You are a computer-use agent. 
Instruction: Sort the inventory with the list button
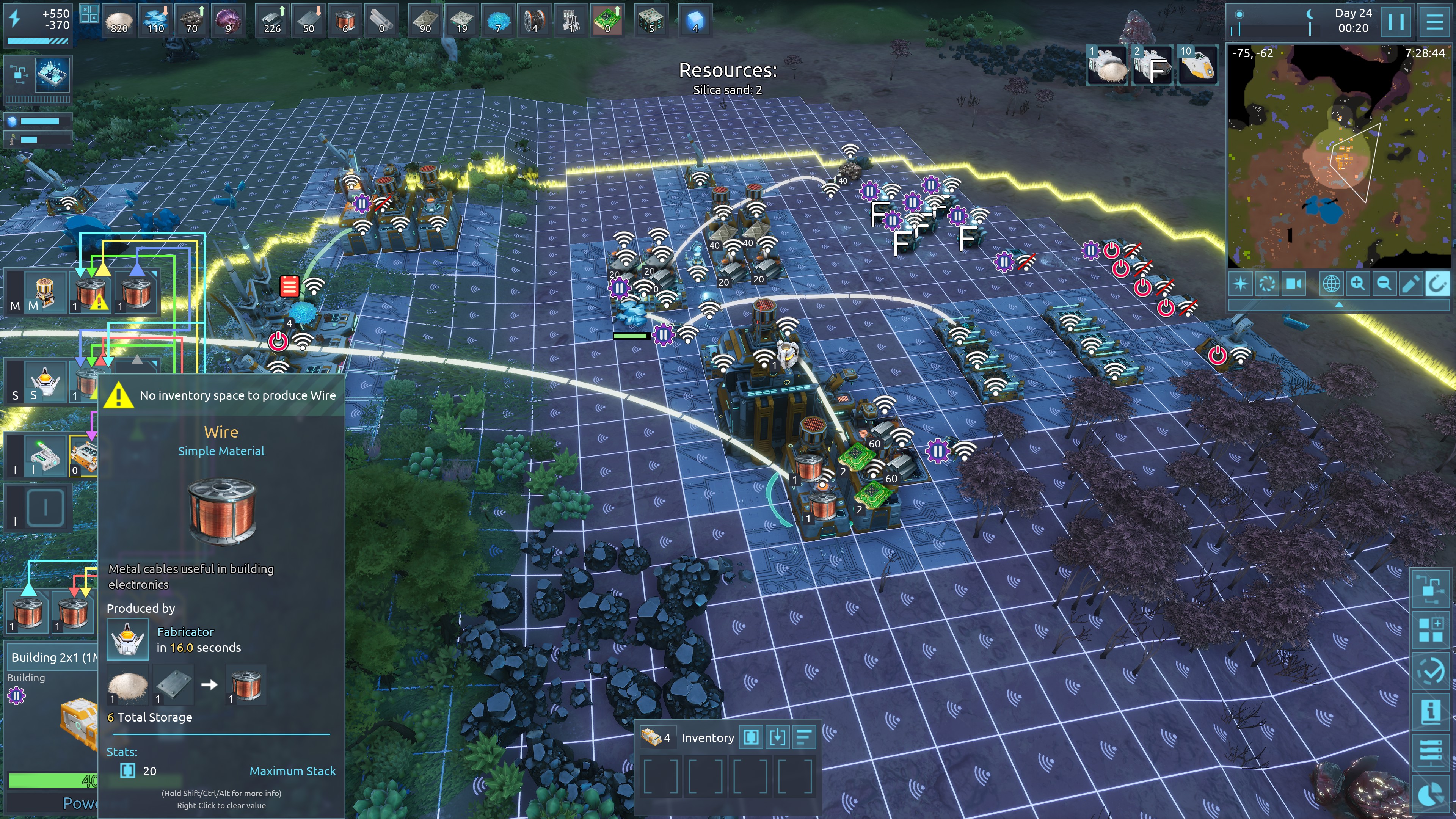pyautogui.click(x=804, y=737)
